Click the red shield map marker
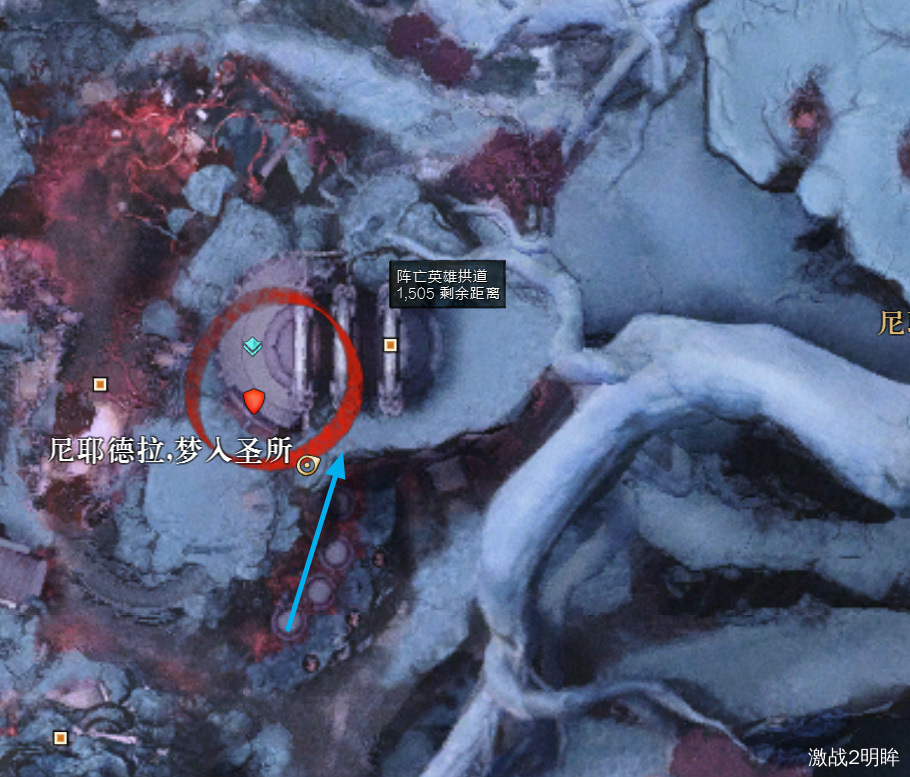 tap(254, 402)
